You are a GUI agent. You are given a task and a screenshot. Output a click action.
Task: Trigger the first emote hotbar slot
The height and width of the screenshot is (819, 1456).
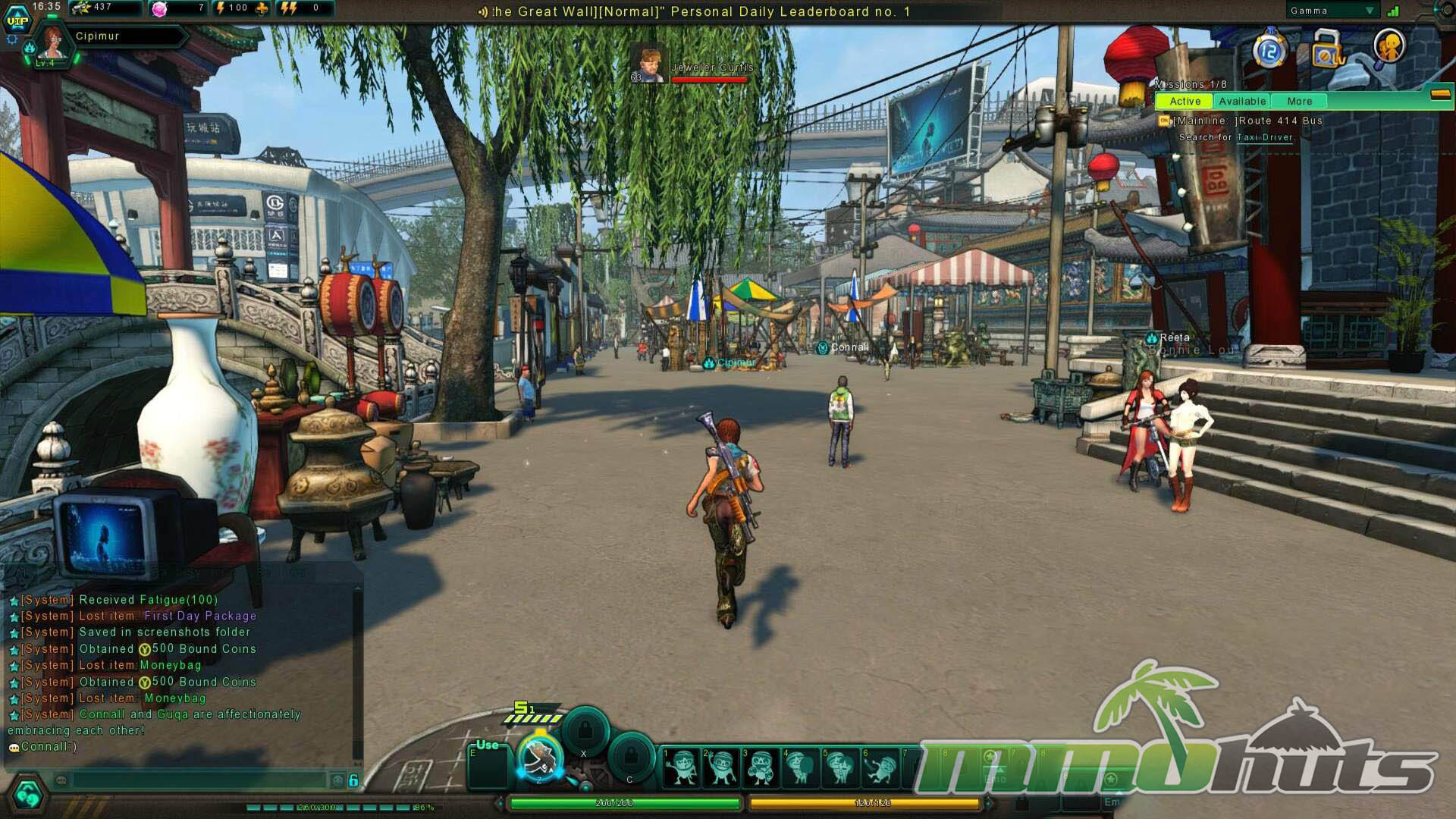(681, 766)
